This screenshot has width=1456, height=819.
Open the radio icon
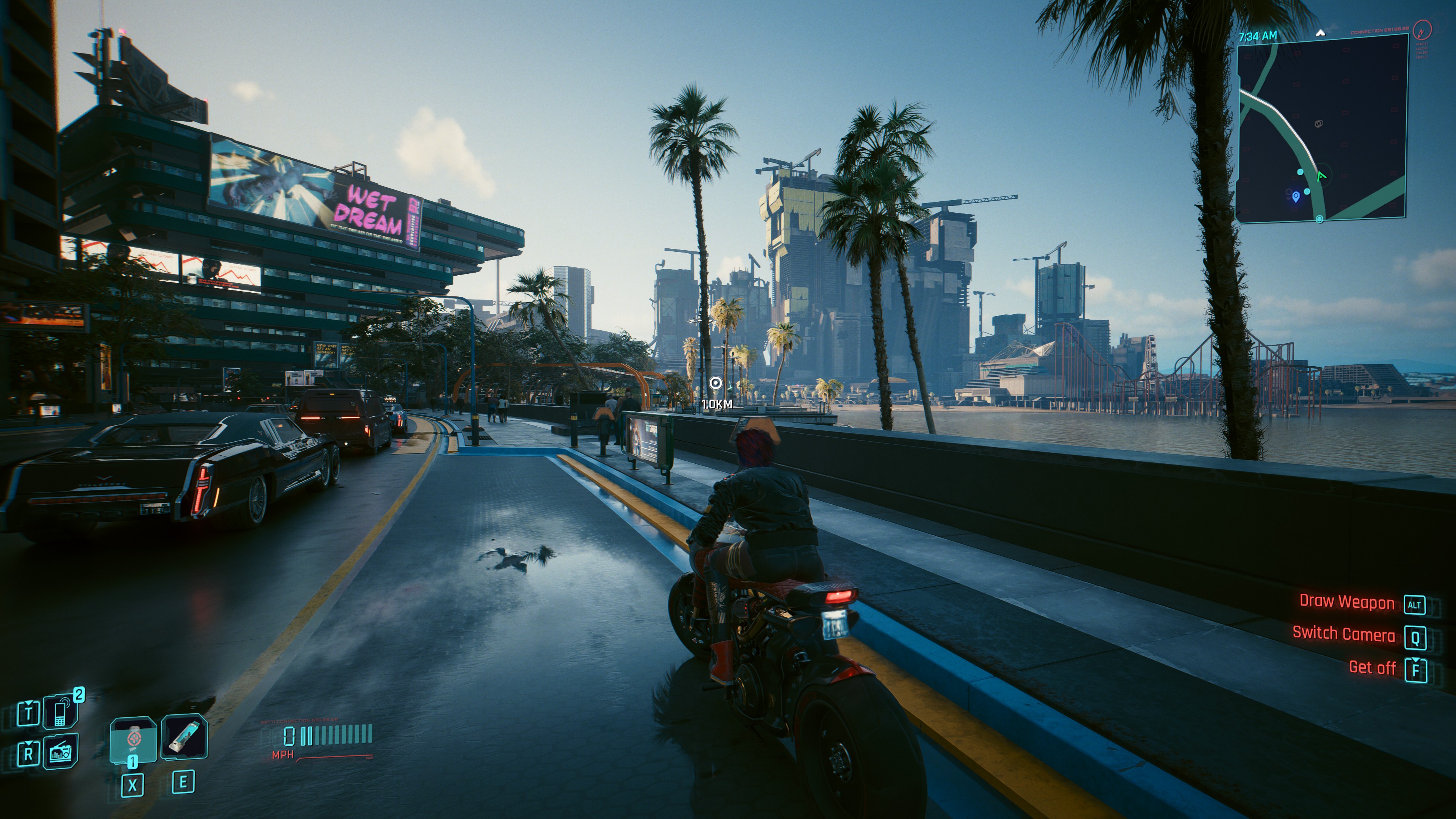(x=60, y=751)
